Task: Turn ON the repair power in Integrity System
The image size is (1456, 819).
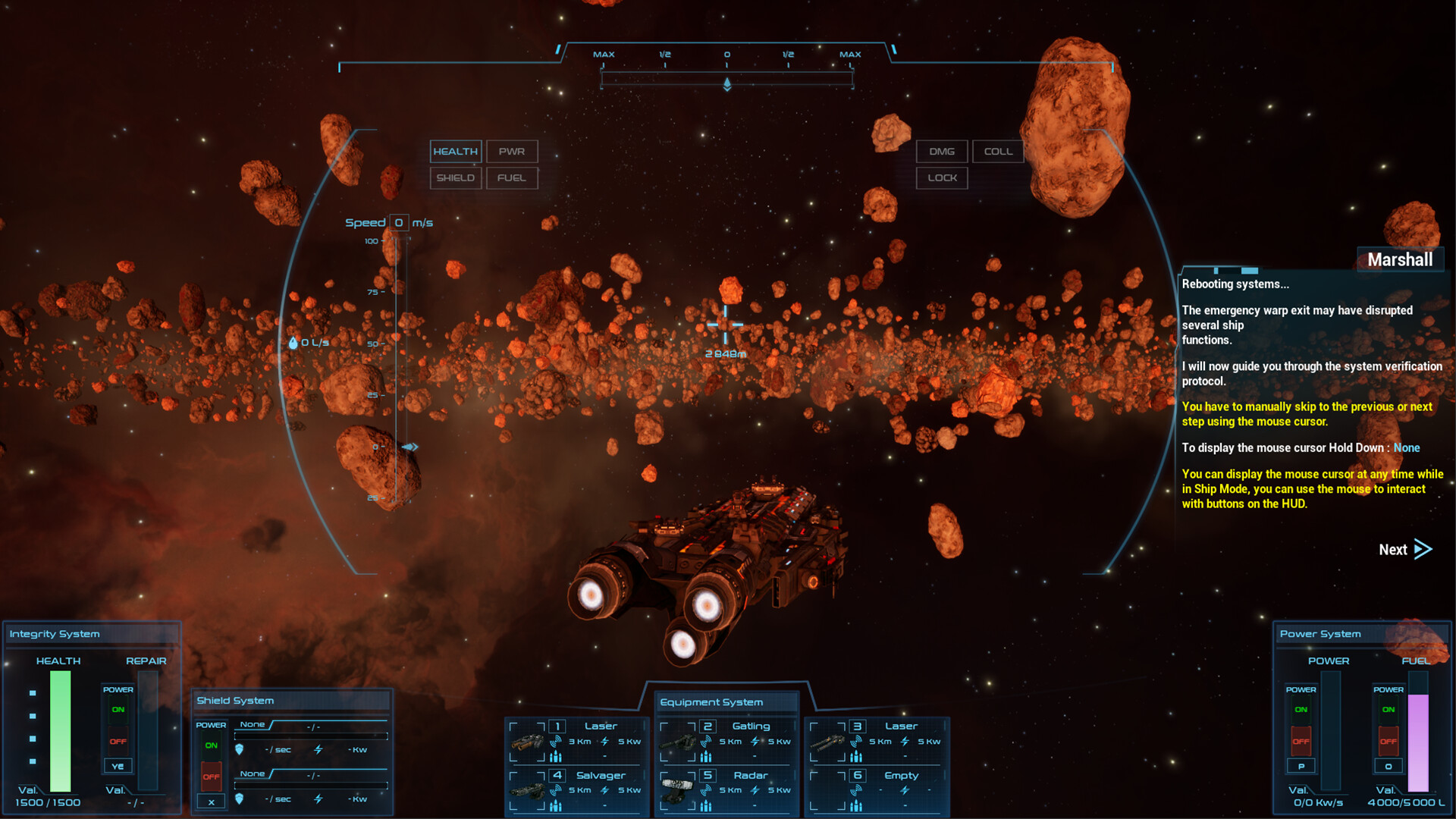Action: point(118,709)
